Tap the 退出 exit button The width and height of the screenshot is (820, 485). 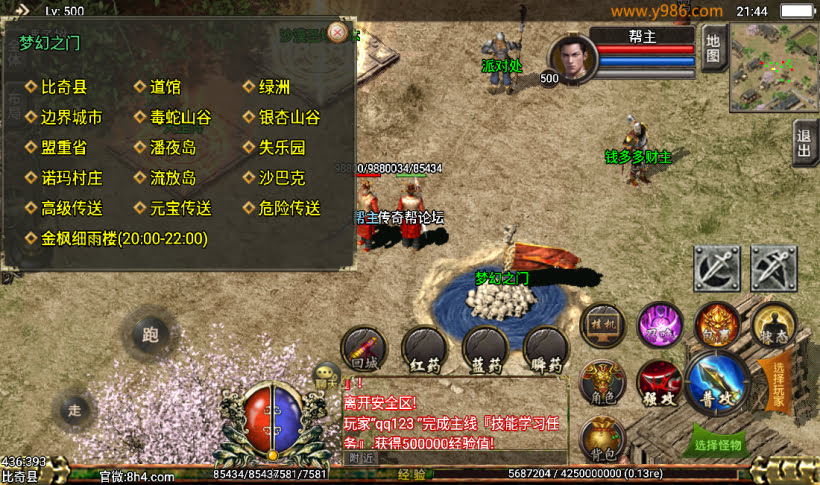pos(804,143)
